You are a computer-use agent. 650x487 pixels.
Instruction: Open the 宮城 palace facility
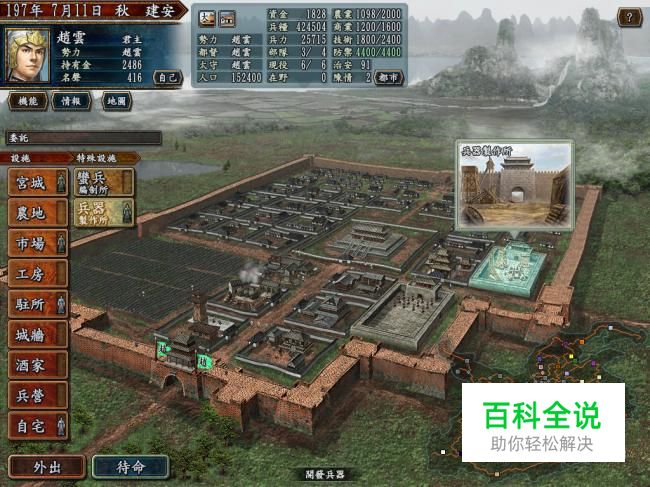[37, 183]
